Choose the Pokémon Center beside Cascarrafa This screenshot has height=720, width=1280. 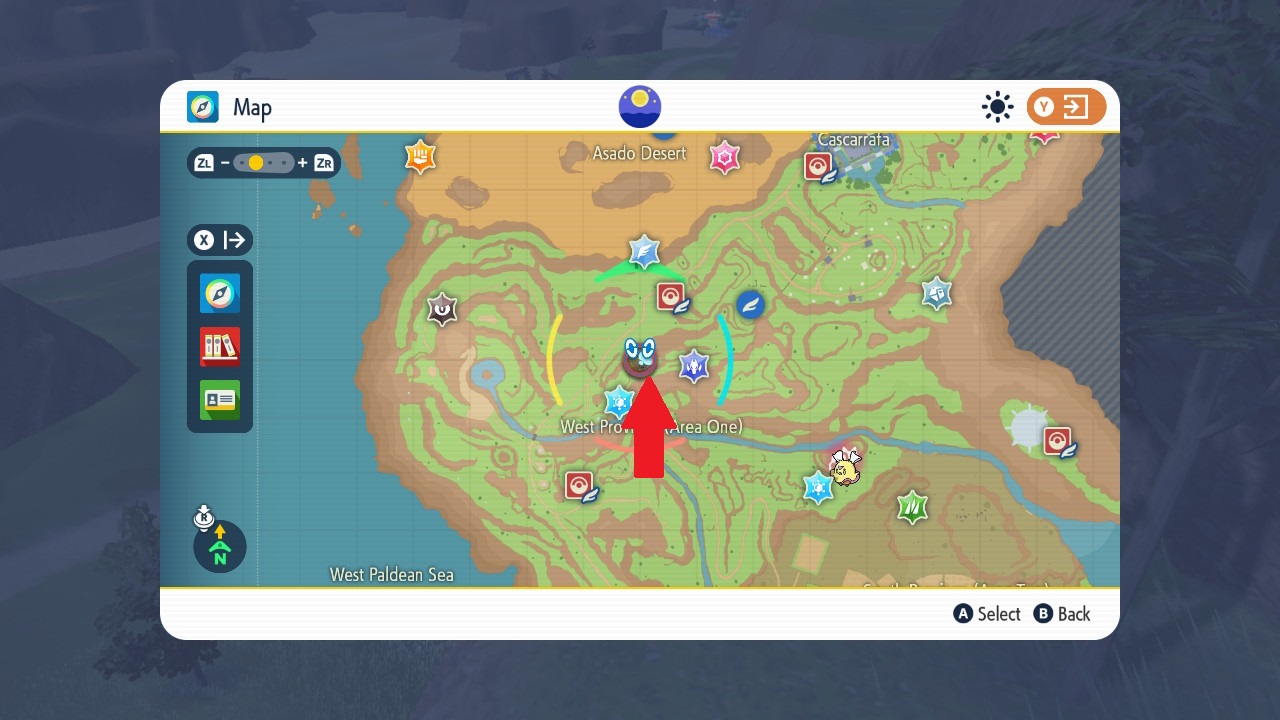pyautogui.click(x=820, y=166)
